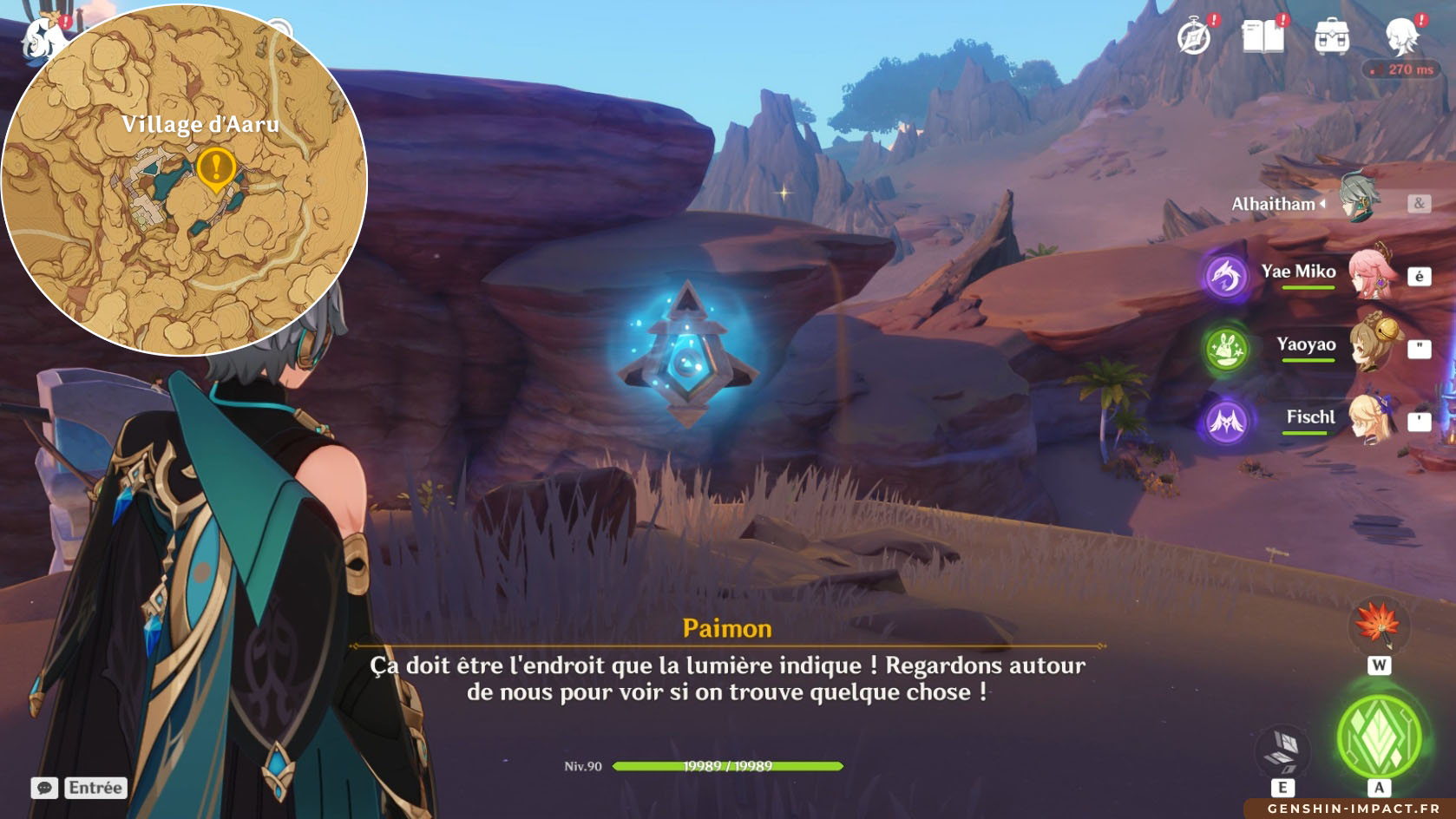Open the adventurer handbook book icon
Screen dimensions: 1456x819
[1263, 37]
